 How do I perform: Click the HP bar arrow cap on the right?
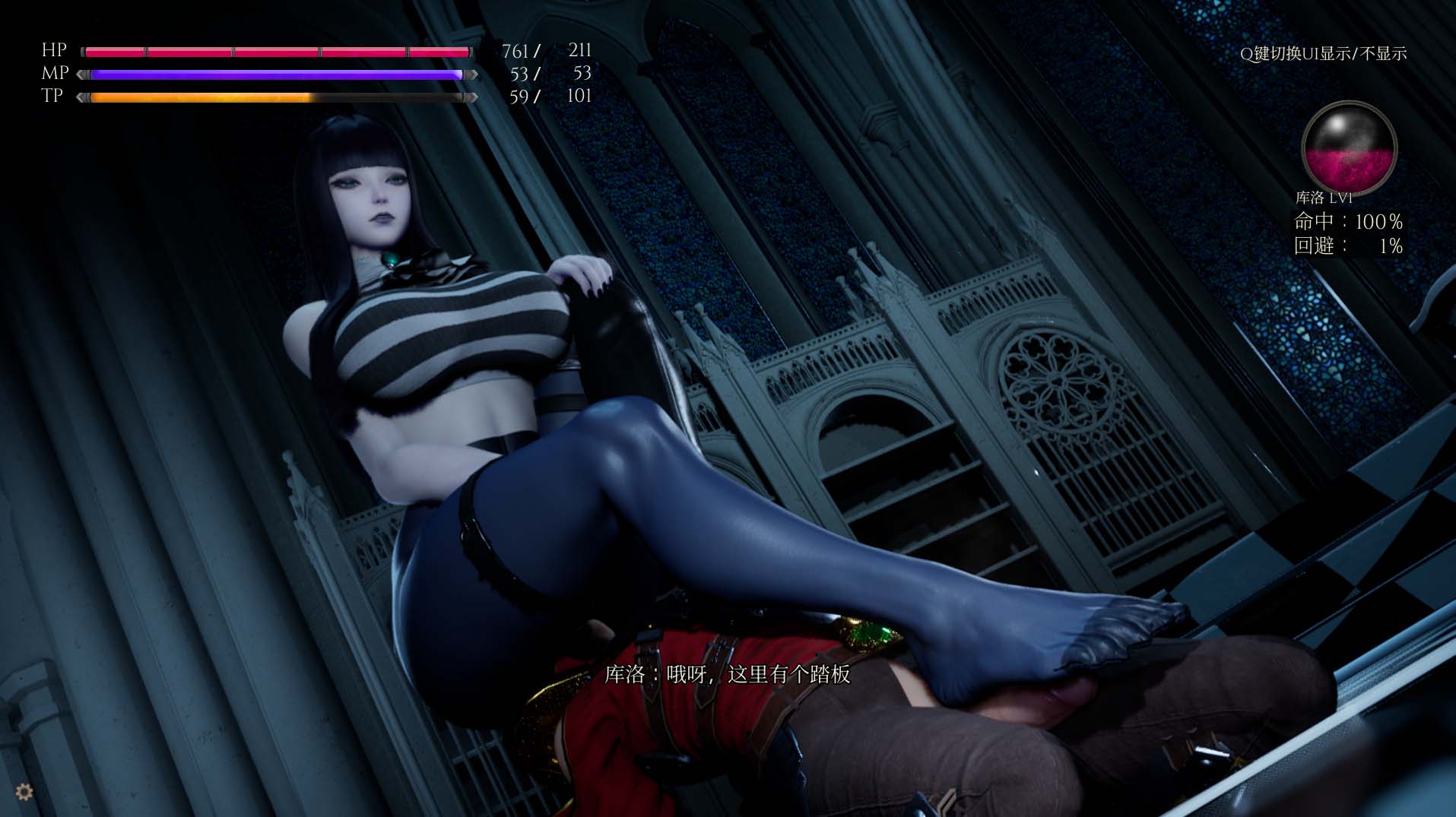pos(473,50)
